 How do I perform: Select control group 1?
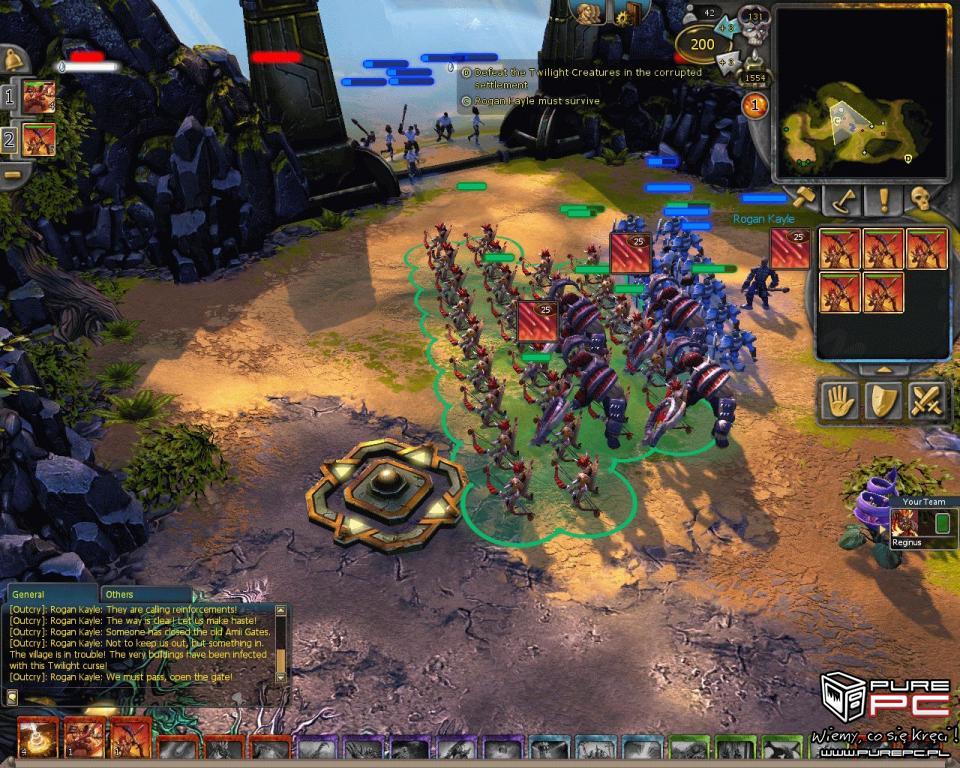[38, 97]
